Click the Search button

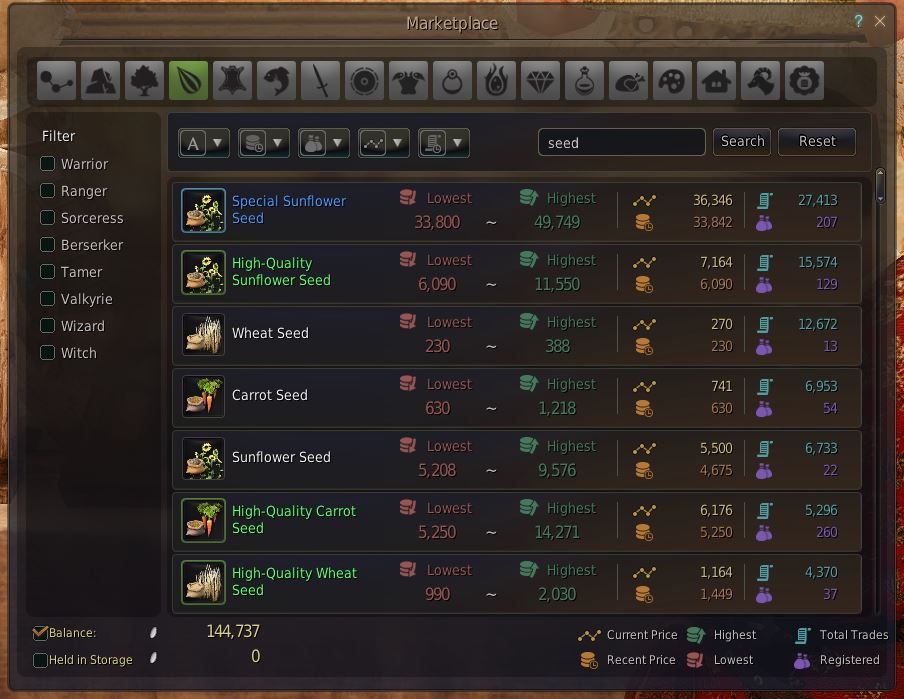point(742,141)
